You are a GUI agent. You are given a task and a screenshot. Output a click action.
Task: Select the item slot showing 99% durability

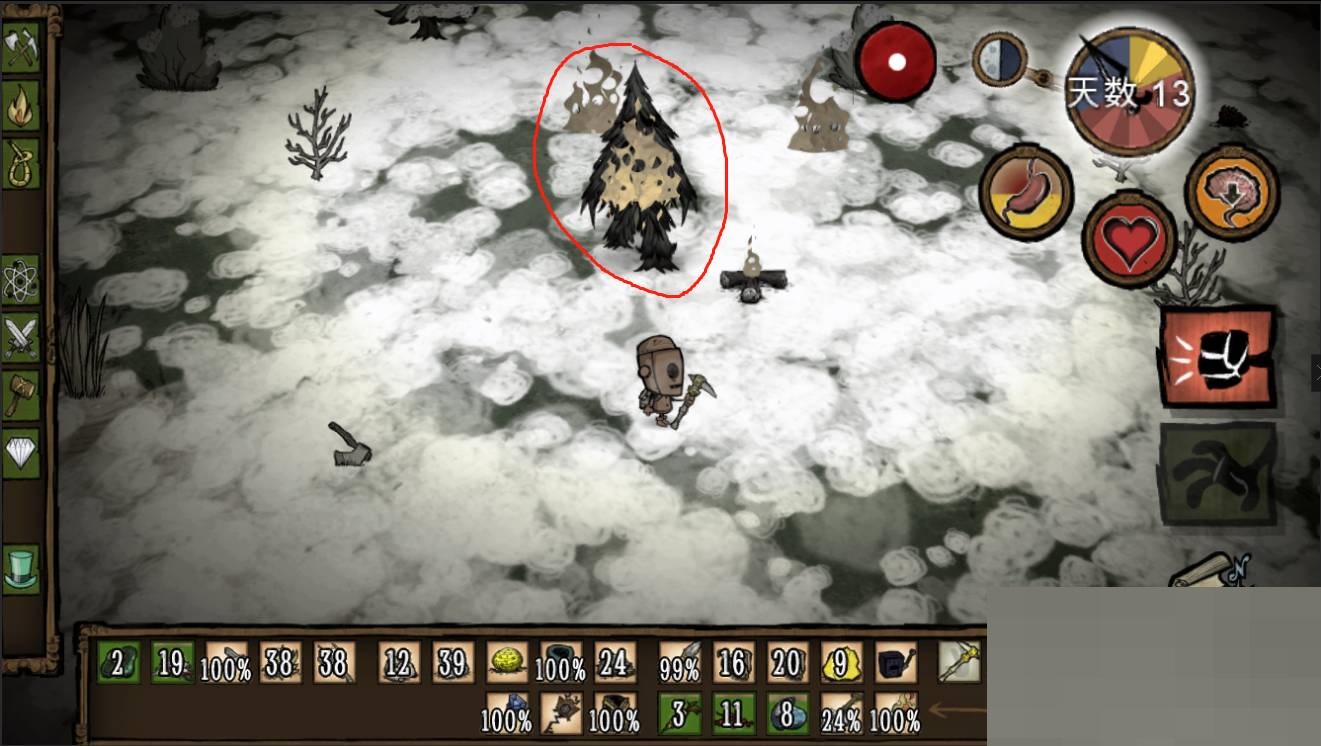pyautogui.click(x=679, y=662)
